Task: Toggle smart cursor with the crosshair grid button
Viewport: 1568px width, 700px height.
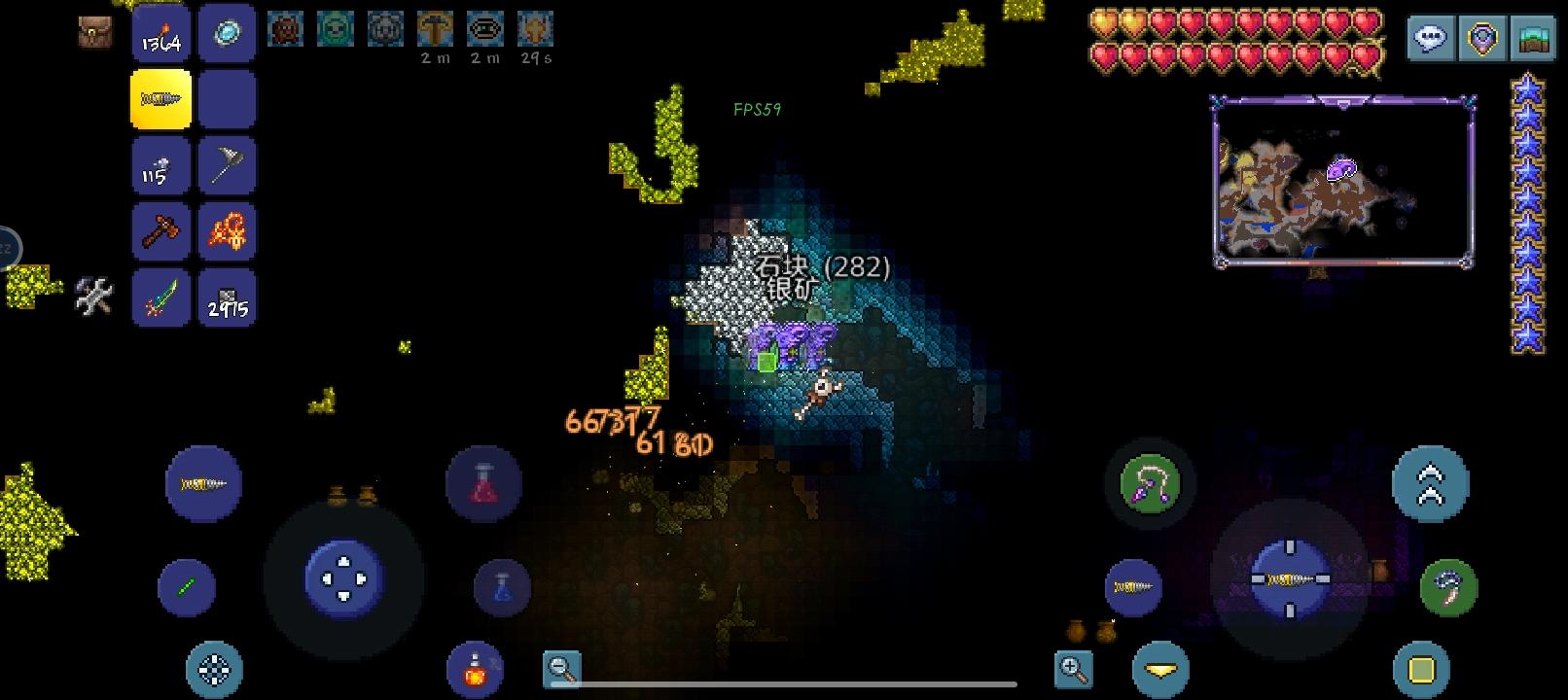Action: point(215,669)
